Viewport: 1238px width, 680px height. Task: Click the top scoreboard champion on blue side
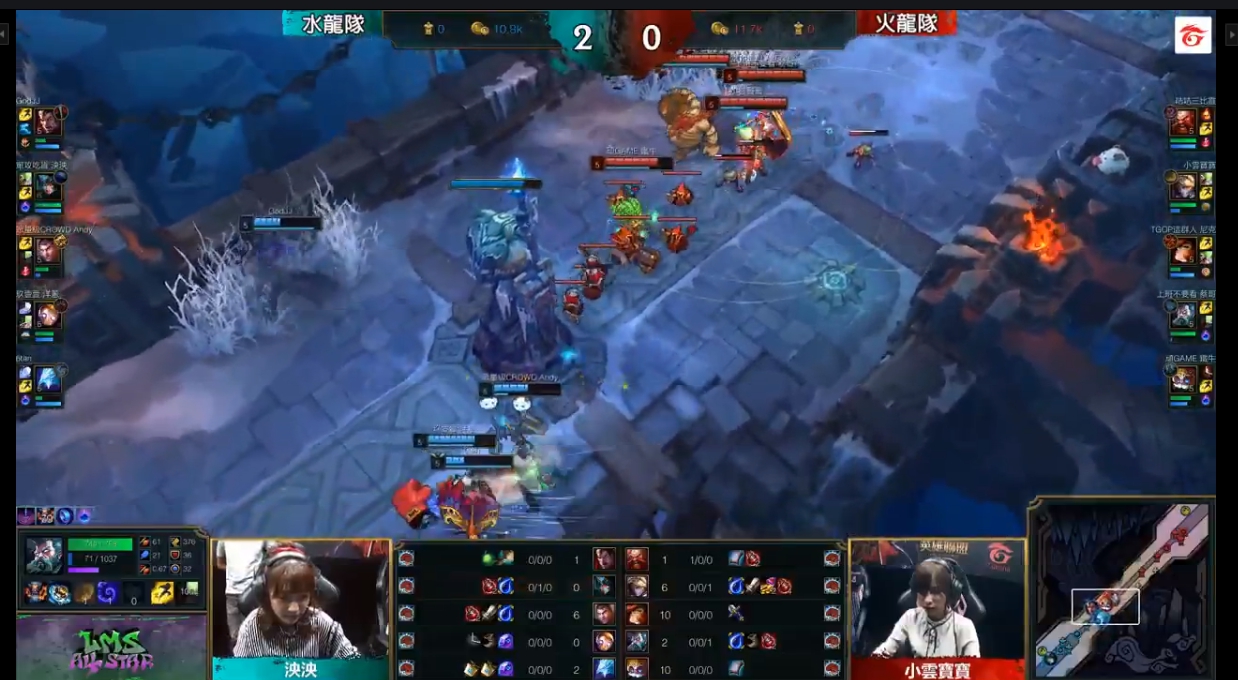[x=604, y=559]
